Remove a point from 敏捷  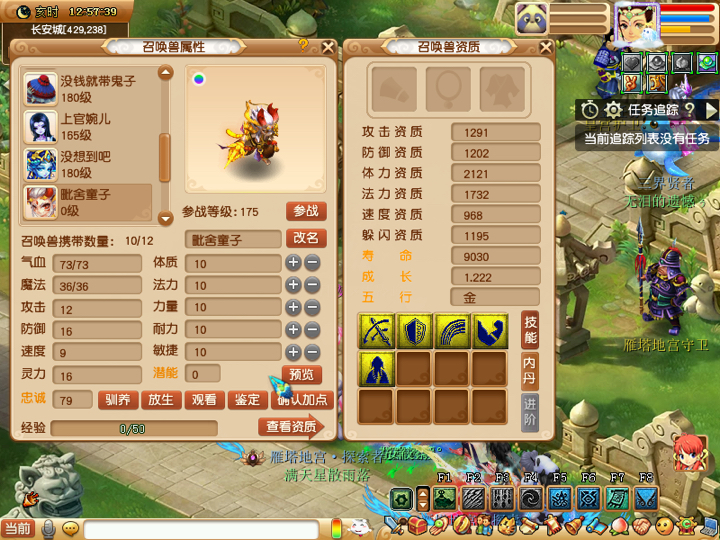click(x=312, y=352)
